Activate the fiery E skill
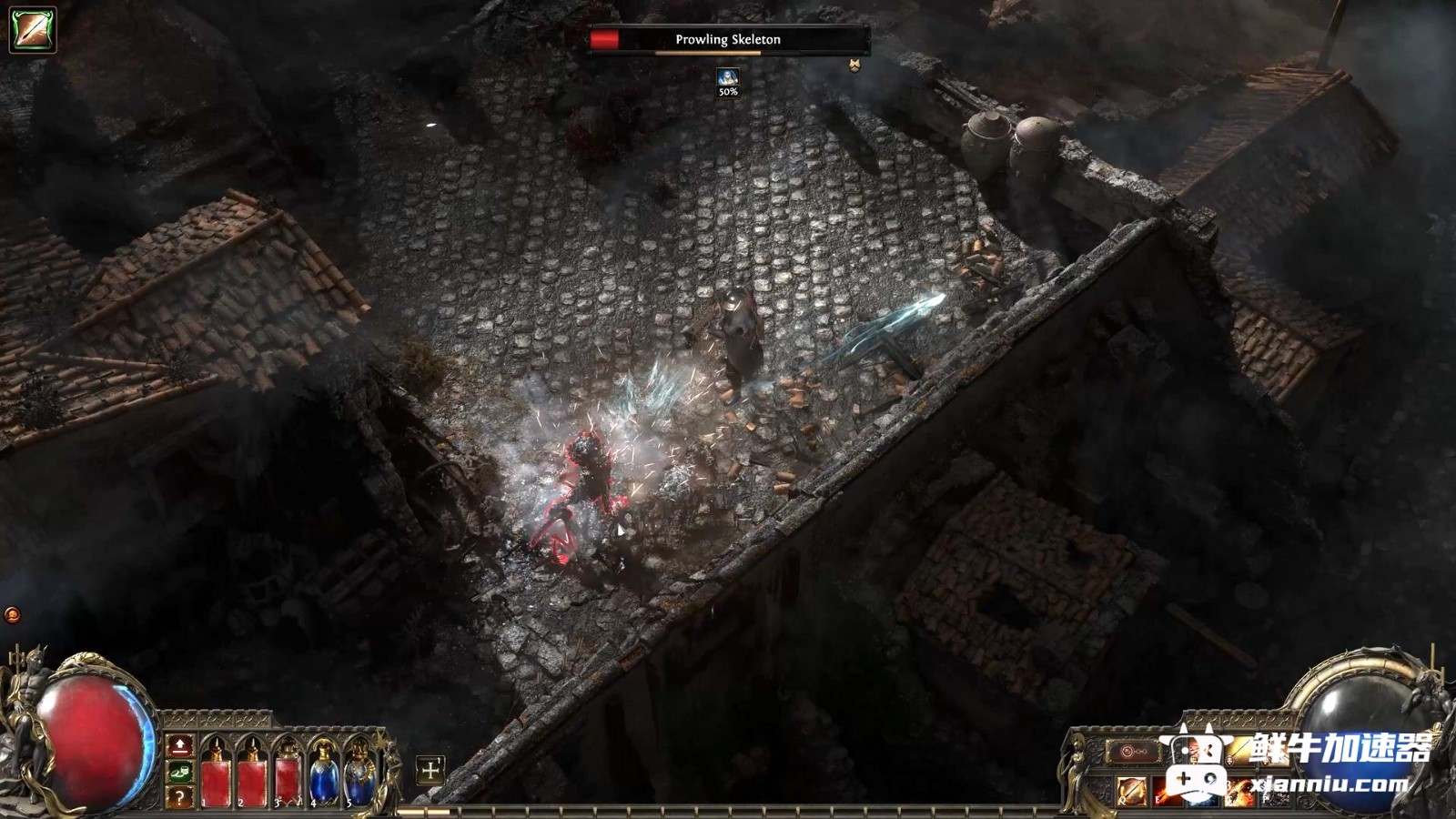1456x819 pixels. click(x=1168, y=792)
